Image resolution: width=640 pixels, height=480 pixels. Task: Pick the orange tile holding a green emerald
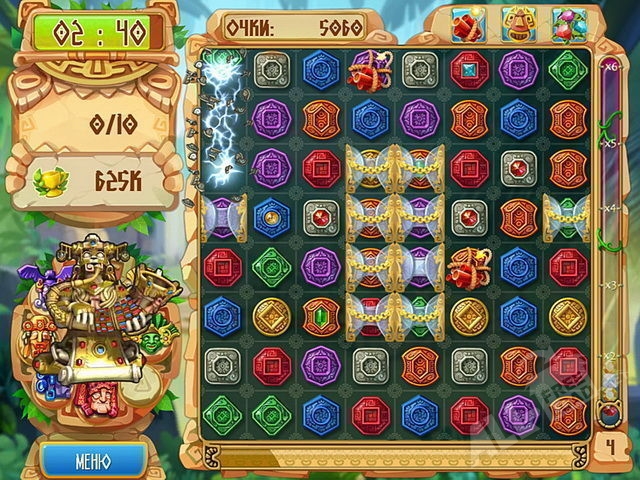321,316
